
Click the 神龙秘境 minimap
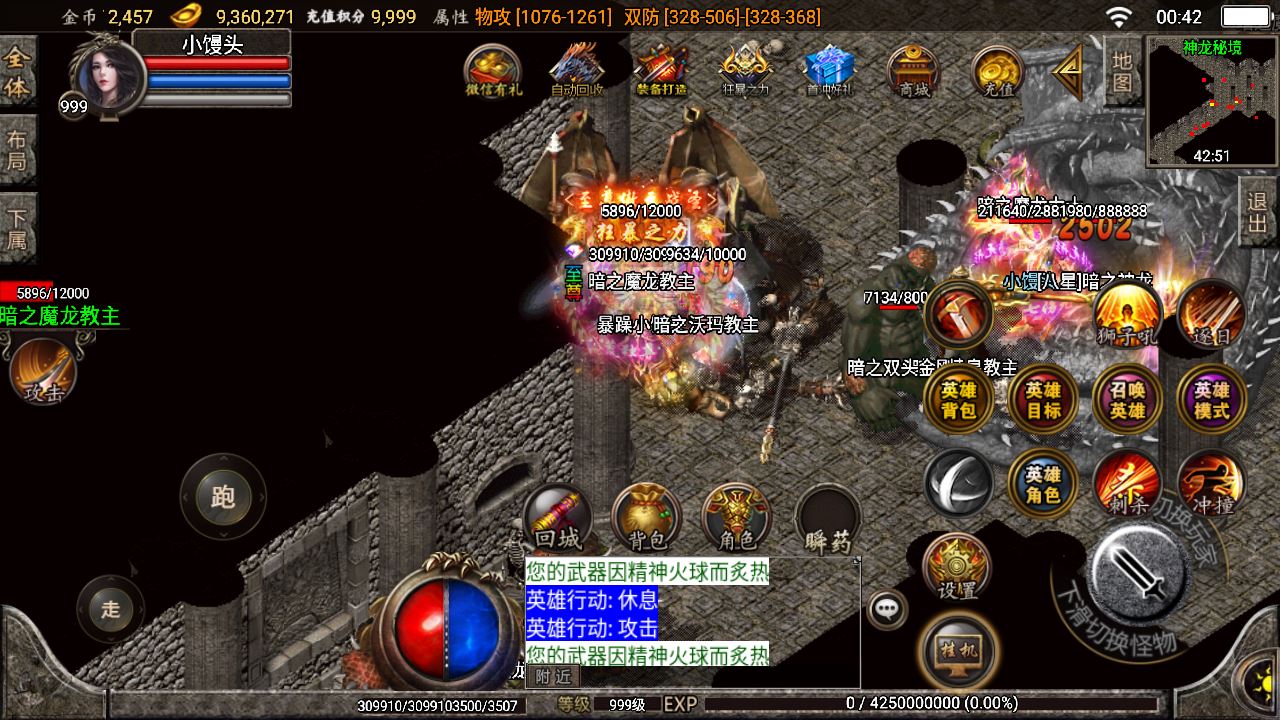1211,101
